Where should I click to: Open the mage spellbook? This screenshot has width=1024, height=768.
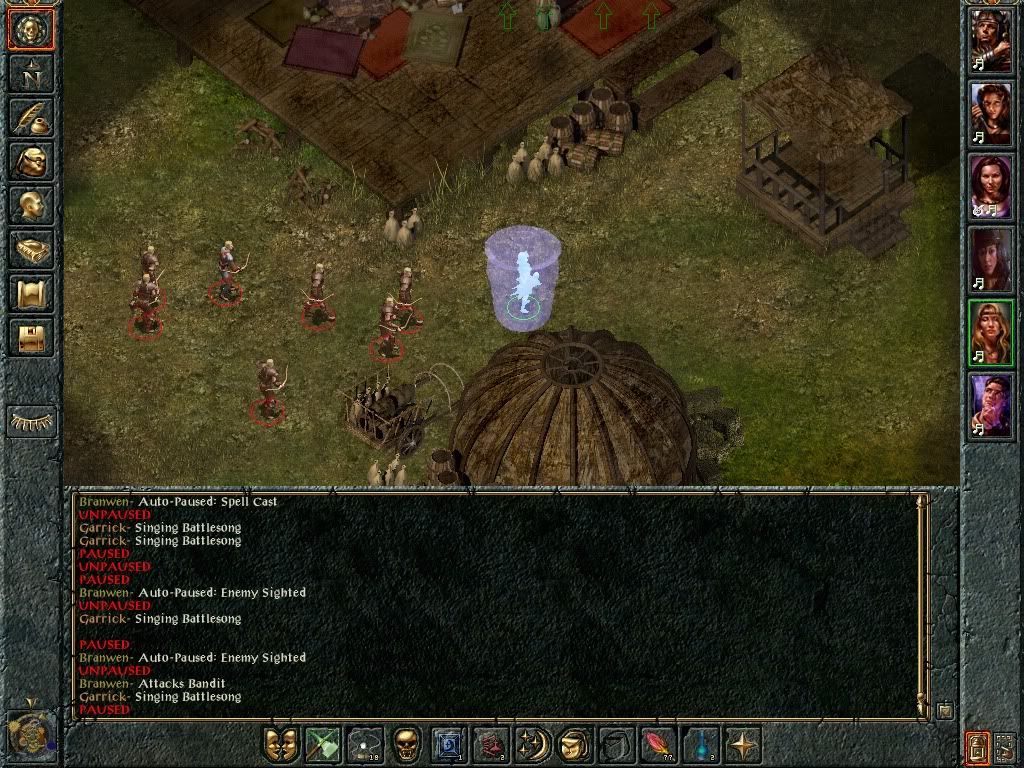pos(31,249)
